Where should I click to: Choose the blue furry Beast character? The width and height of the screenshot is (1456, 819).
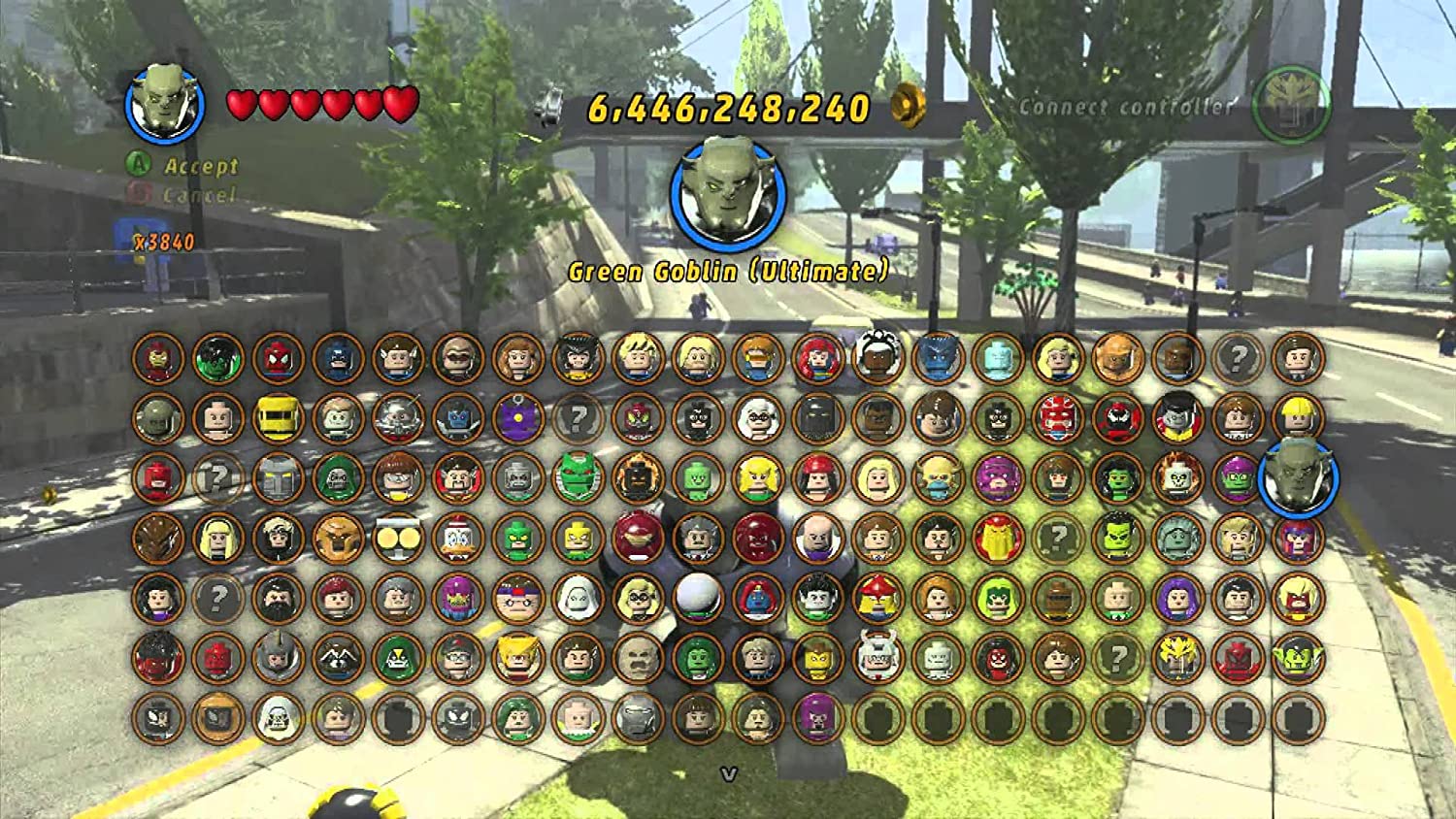pos(938,358)
